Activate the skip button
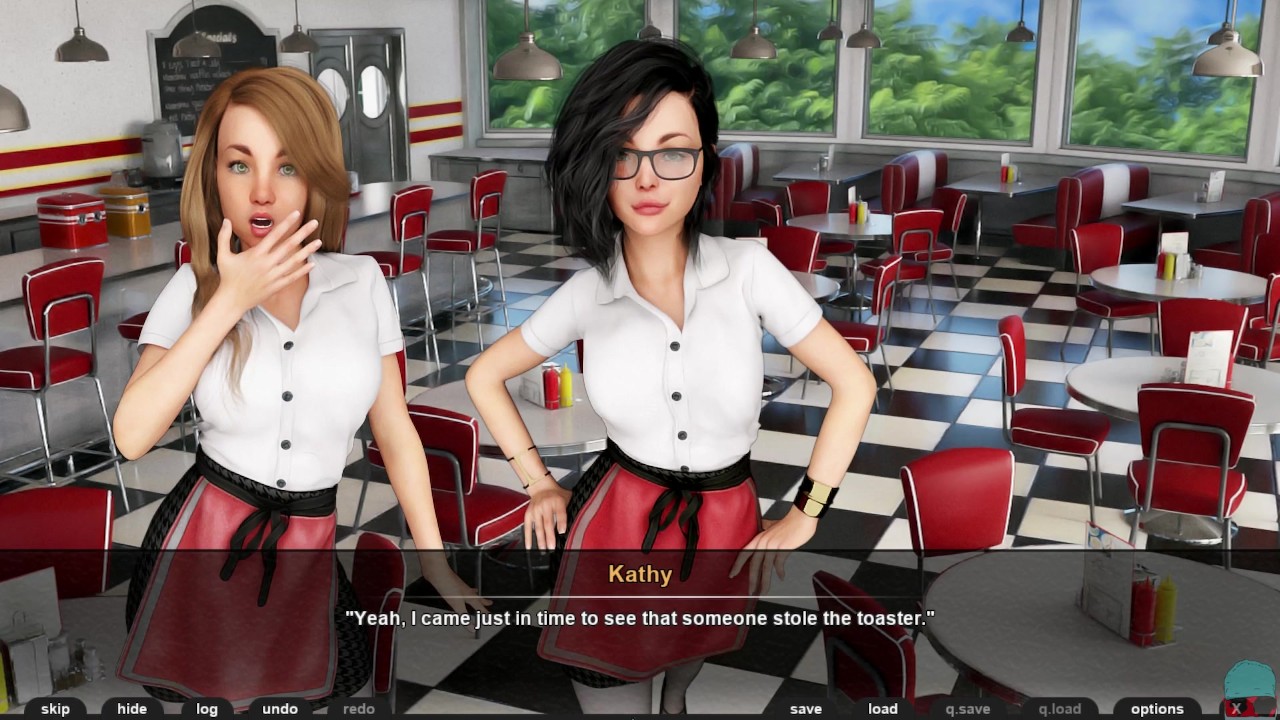 55,709
